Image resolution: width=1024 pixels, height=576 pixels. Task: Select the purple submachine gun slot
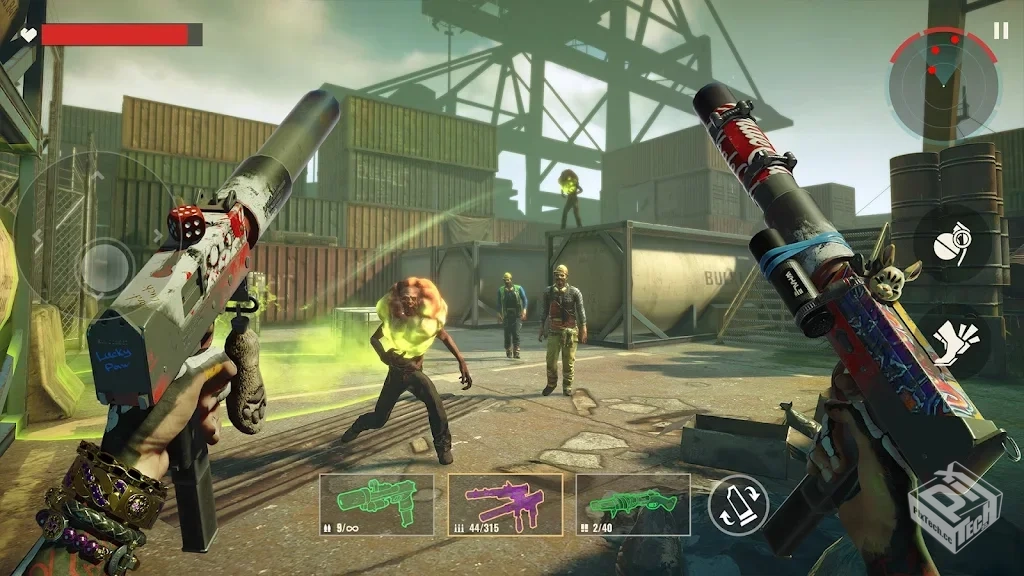[505, 505]
